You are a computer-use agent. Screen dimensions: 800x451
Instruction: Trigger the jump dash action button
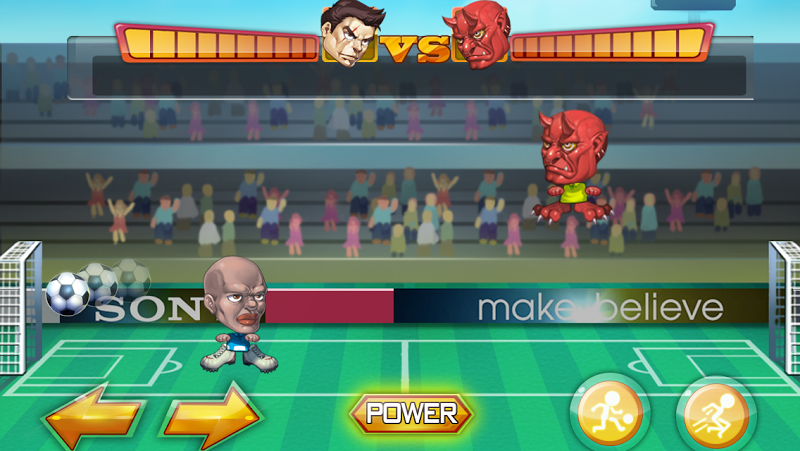715,413
